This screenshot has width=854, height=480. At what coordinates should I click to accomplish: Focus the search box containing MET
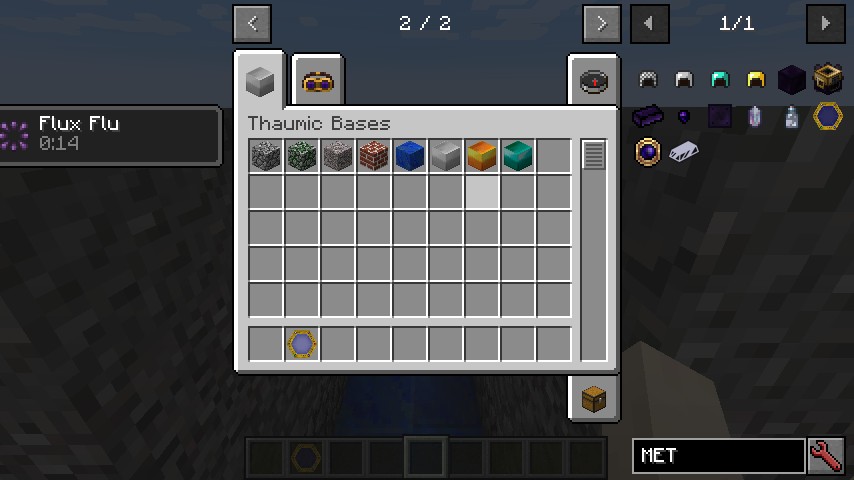point(718,456)
